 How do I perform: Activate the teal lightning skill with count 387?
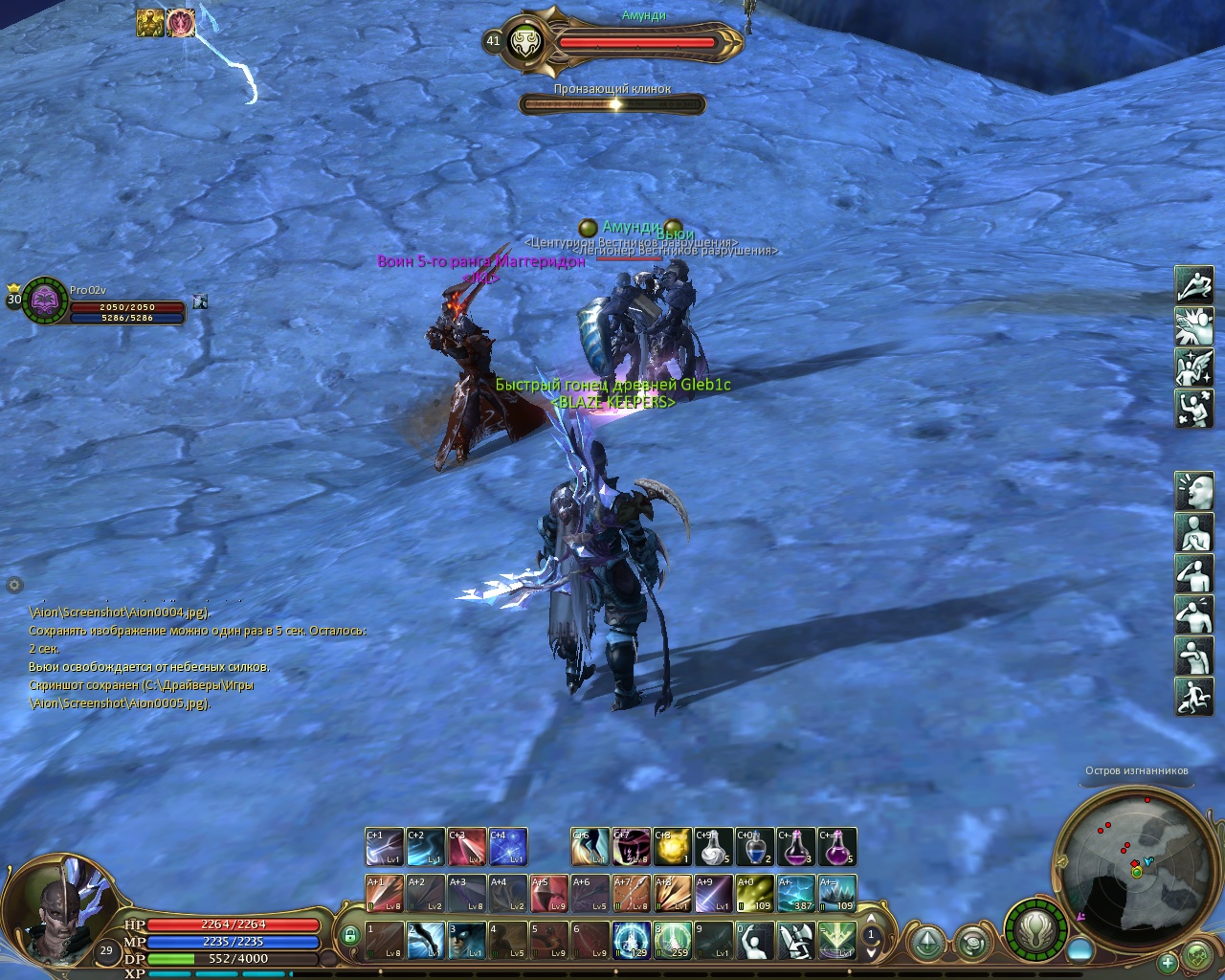pos(795,894)
